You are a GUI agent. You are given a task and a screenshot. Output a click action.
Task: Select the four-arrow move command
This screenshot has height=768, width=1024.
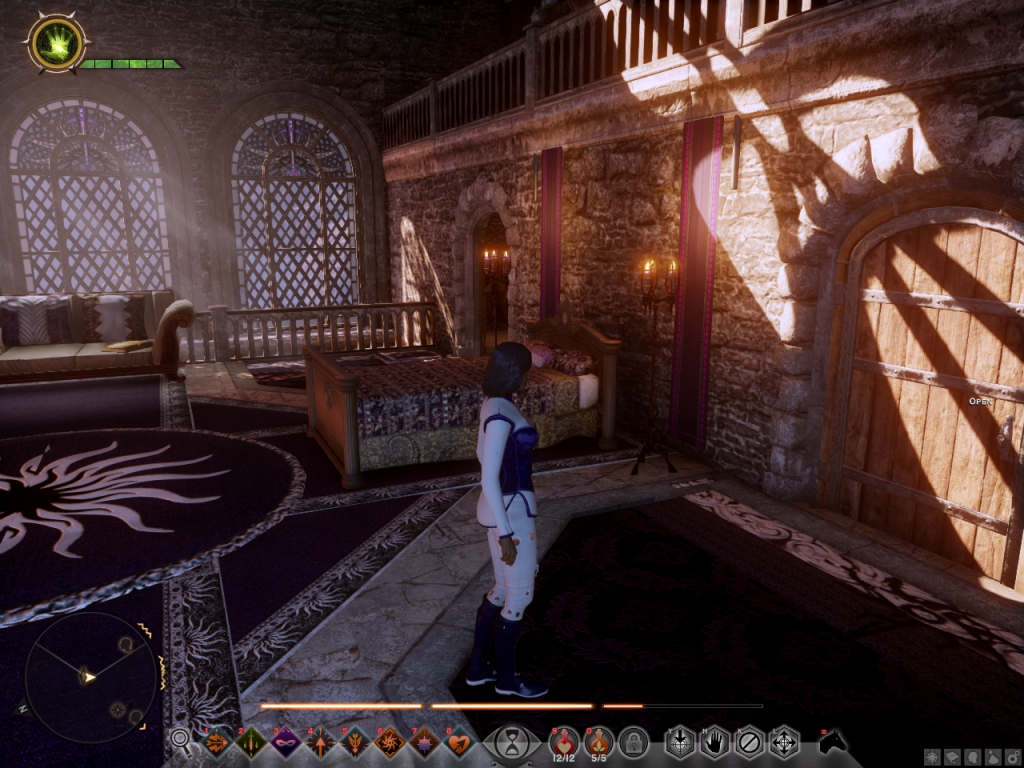tap(784, 742)
